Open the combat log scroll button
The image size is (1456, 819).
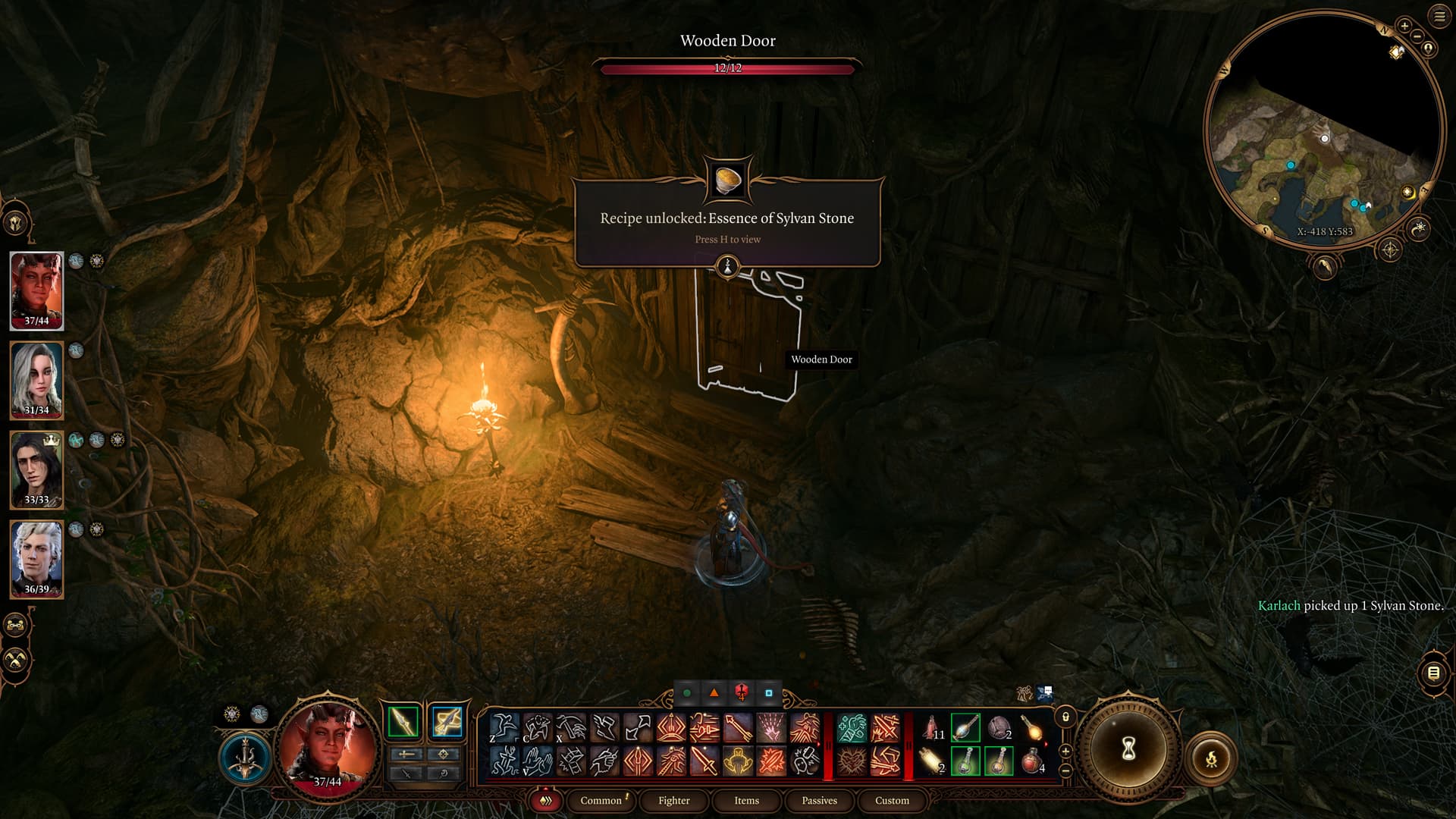(x=1433, y=673)
